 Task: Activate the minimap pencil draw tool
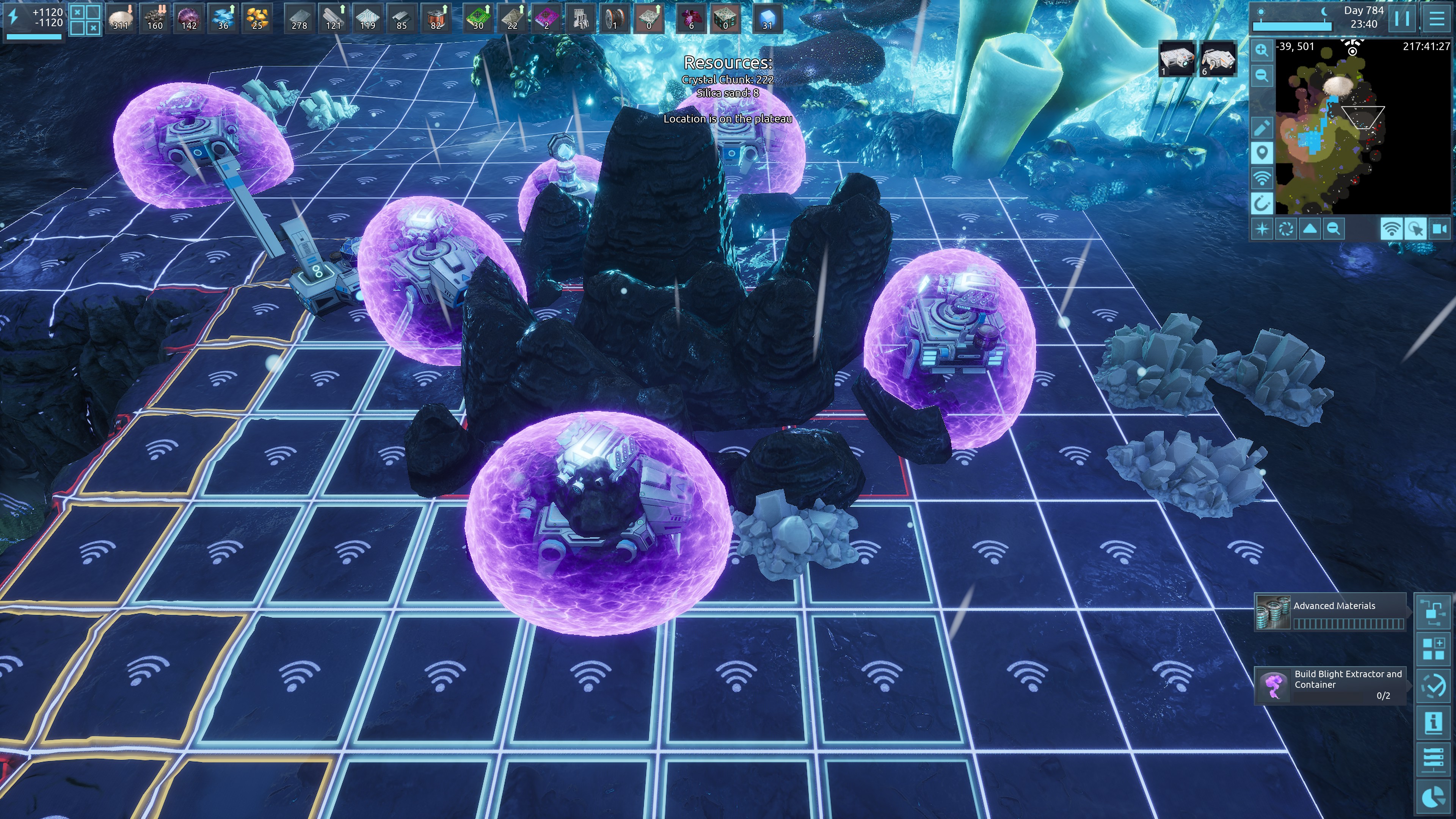[x=1261, y=128]
